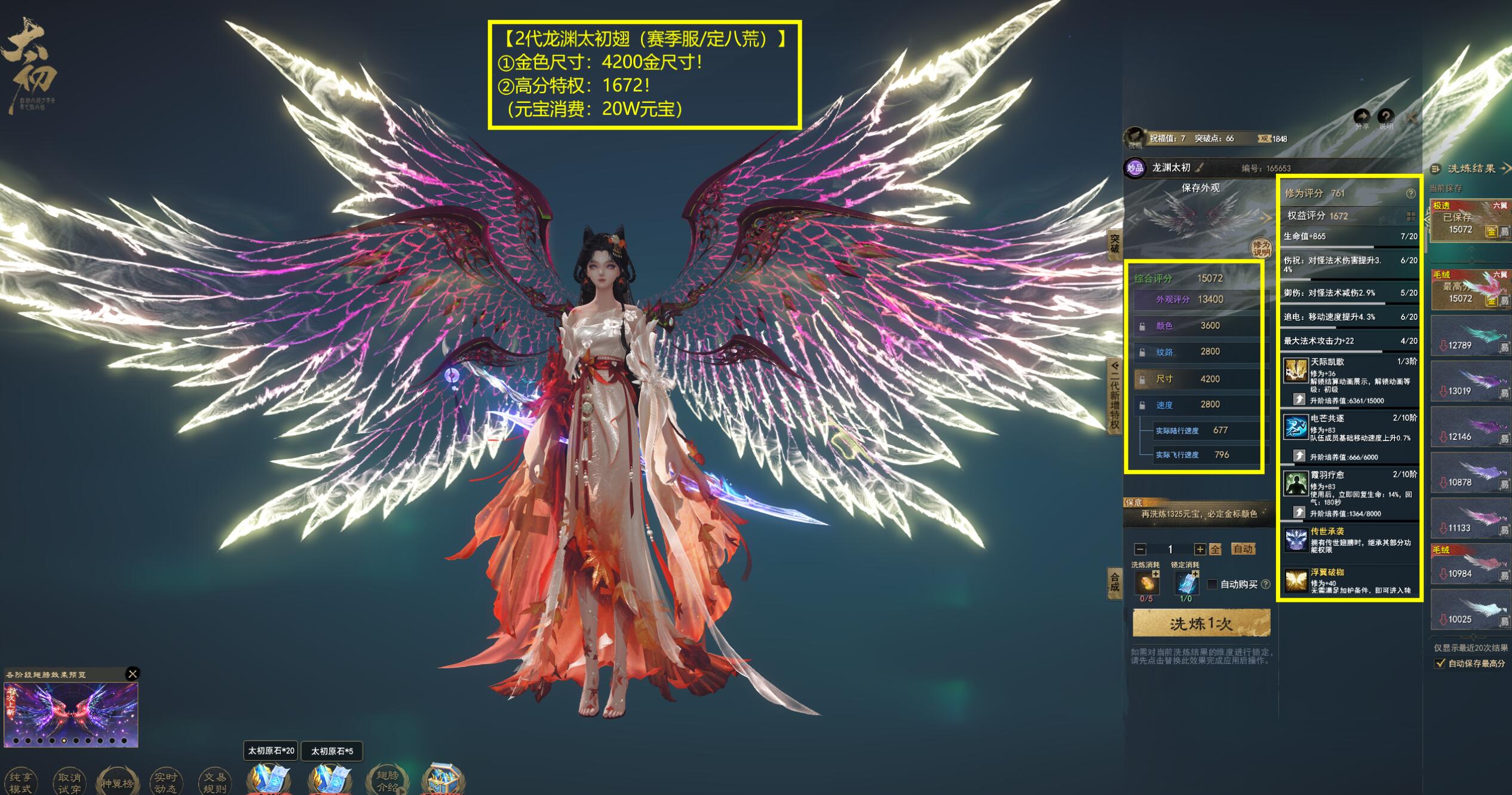Toggle the 自动保存最高分 checkbox
Screen dimensions: 1512x795
pyautogui.click(x=1440, y=663)
